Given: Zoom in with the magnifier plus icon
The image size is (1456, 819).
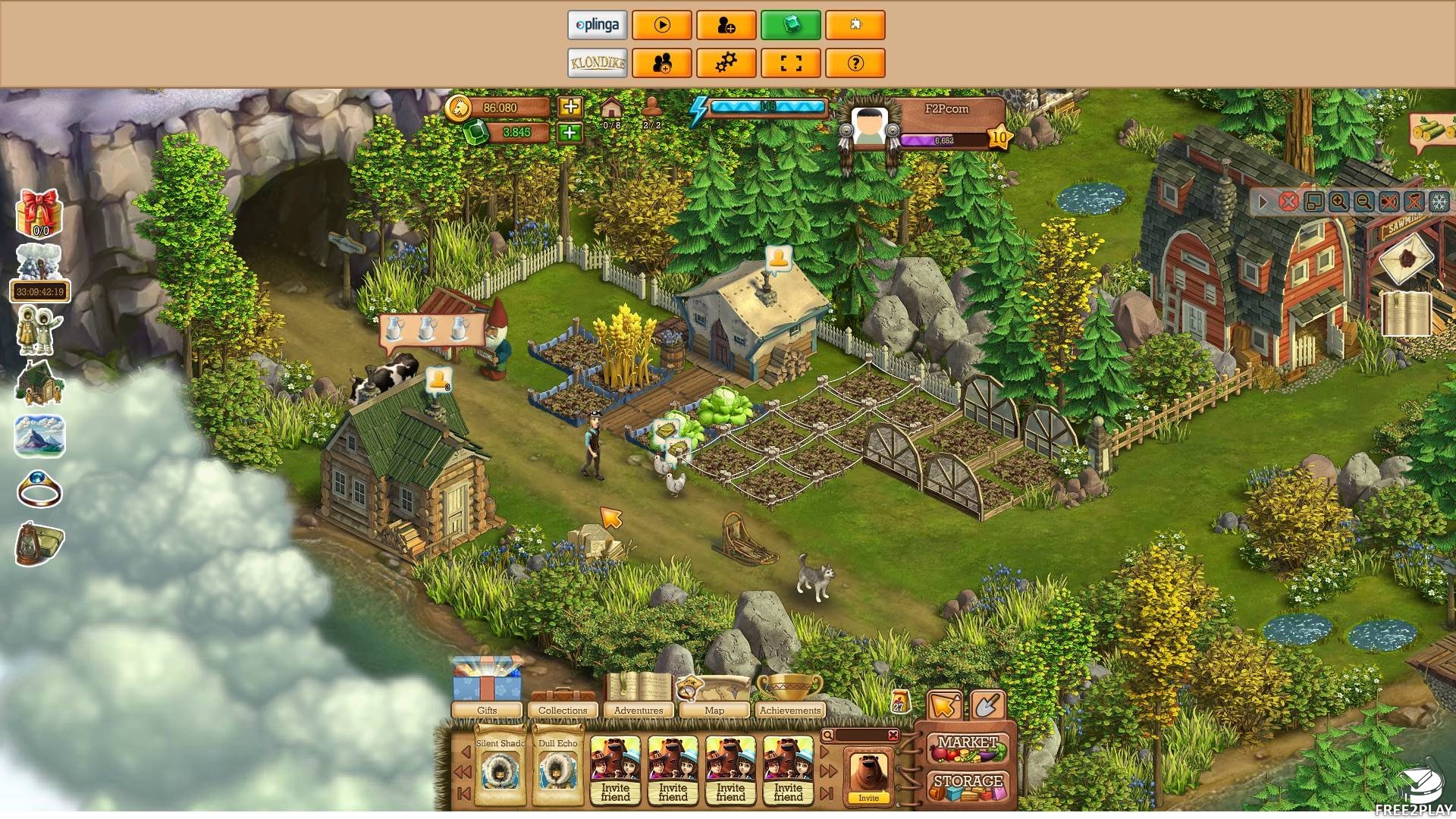Looking at the screenshot, I should tap(1338, 202).
